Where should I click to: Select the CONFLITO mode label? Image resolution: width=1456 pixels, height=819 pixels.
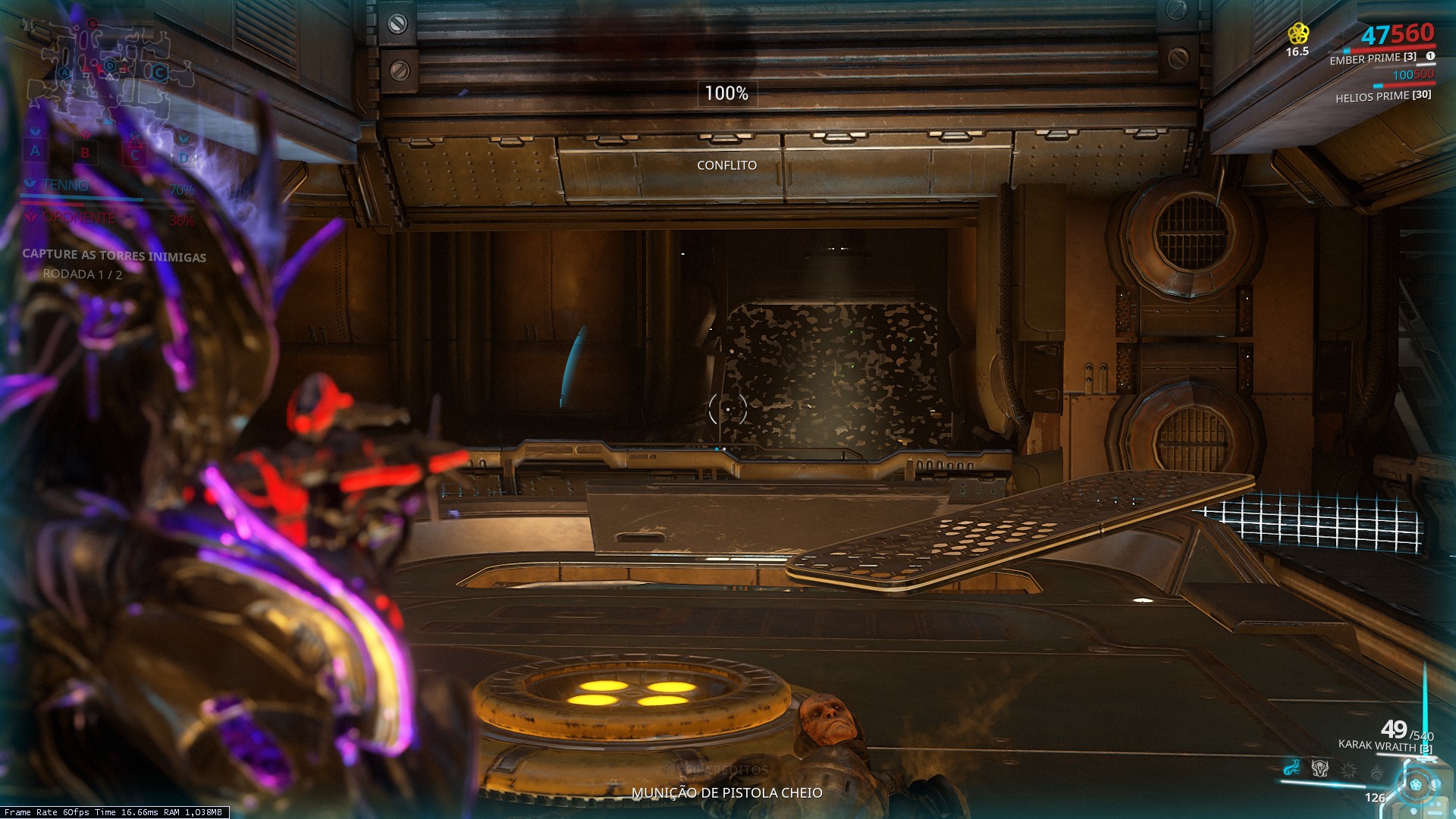(x=726, y=164)
